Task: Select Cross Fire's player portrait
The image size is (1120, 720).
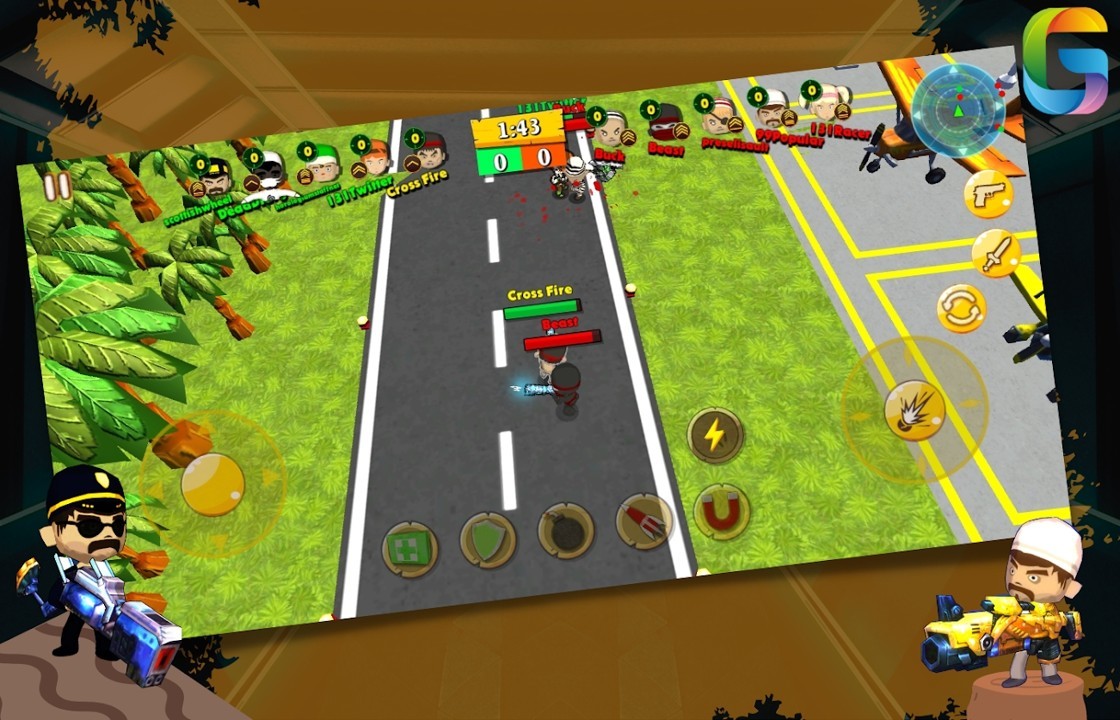Action: point(431,153)
